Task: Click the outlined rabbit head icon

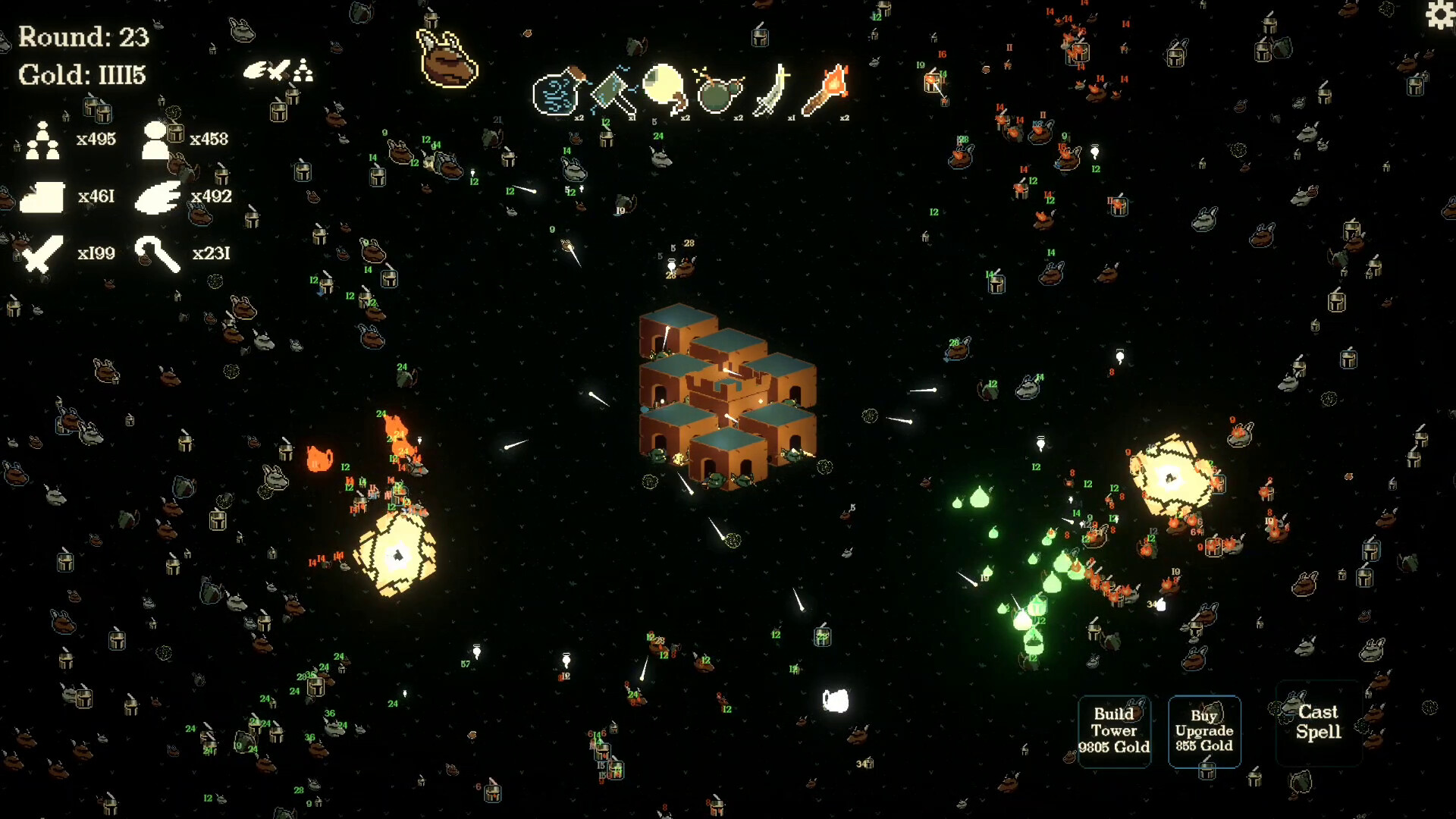Action: [447, 59]
